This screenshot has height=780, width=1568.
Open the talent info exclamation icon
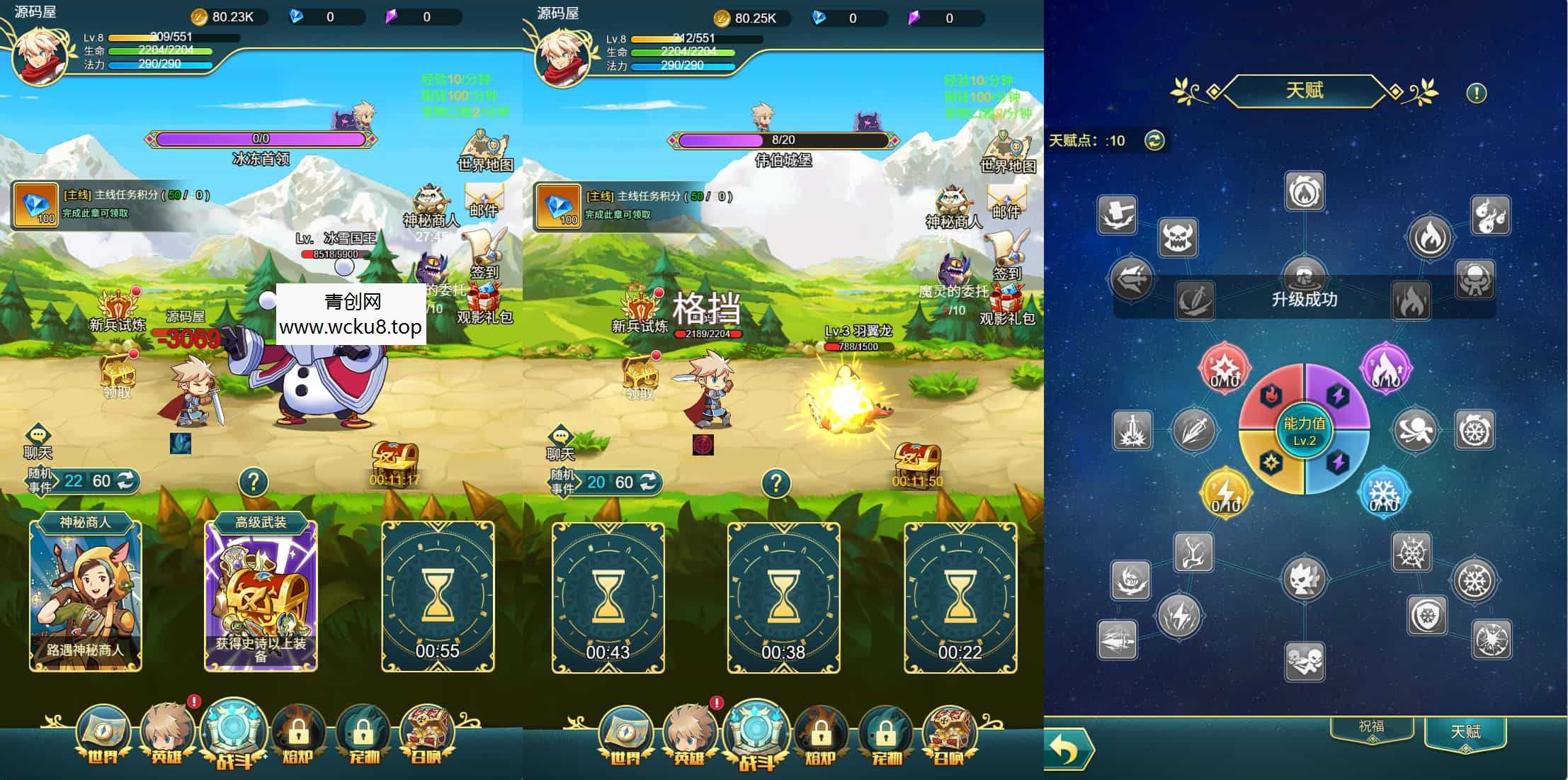(x=1476, y=93)
